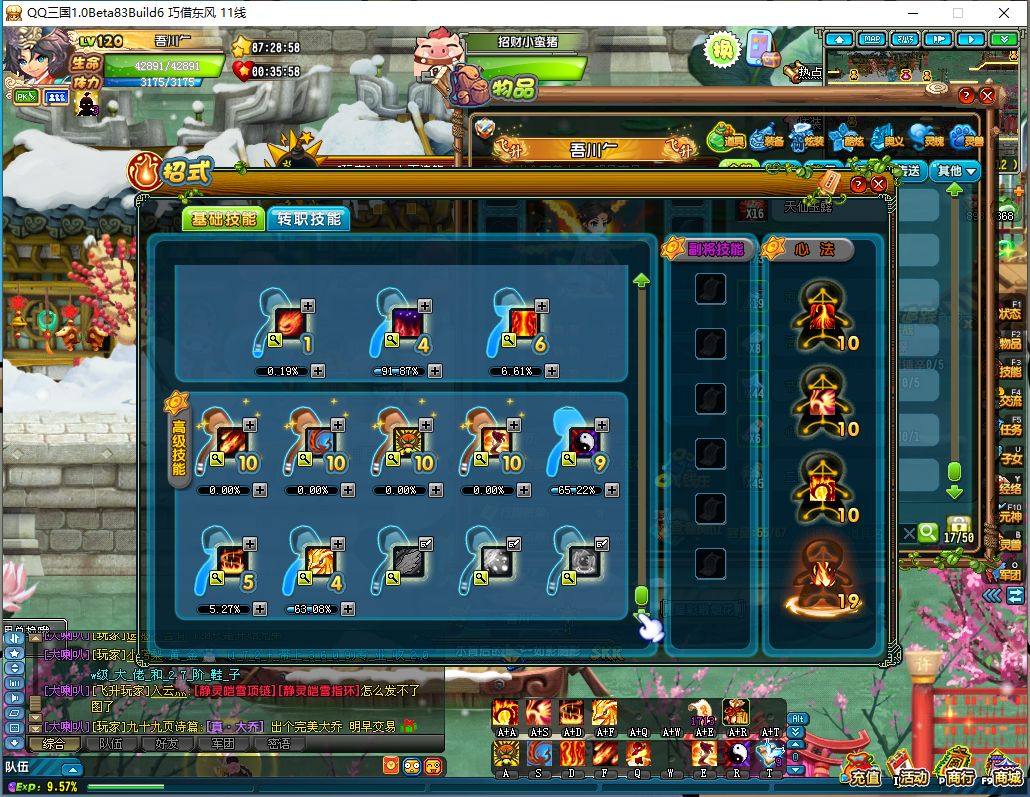Open the 商城 shop button

click(1005, 770)
